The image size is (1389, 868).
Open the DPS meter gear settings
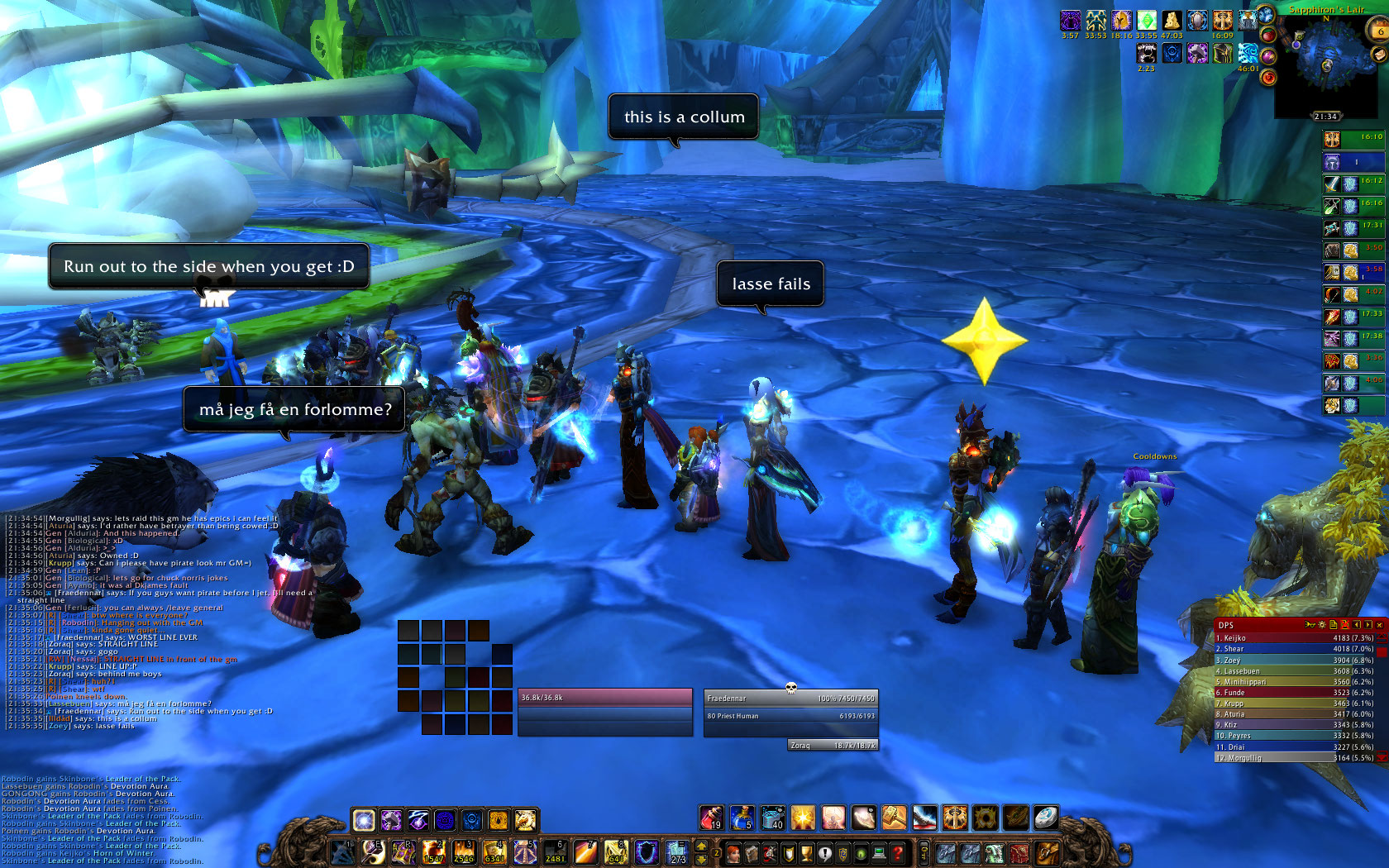(x=1321, y=625)
